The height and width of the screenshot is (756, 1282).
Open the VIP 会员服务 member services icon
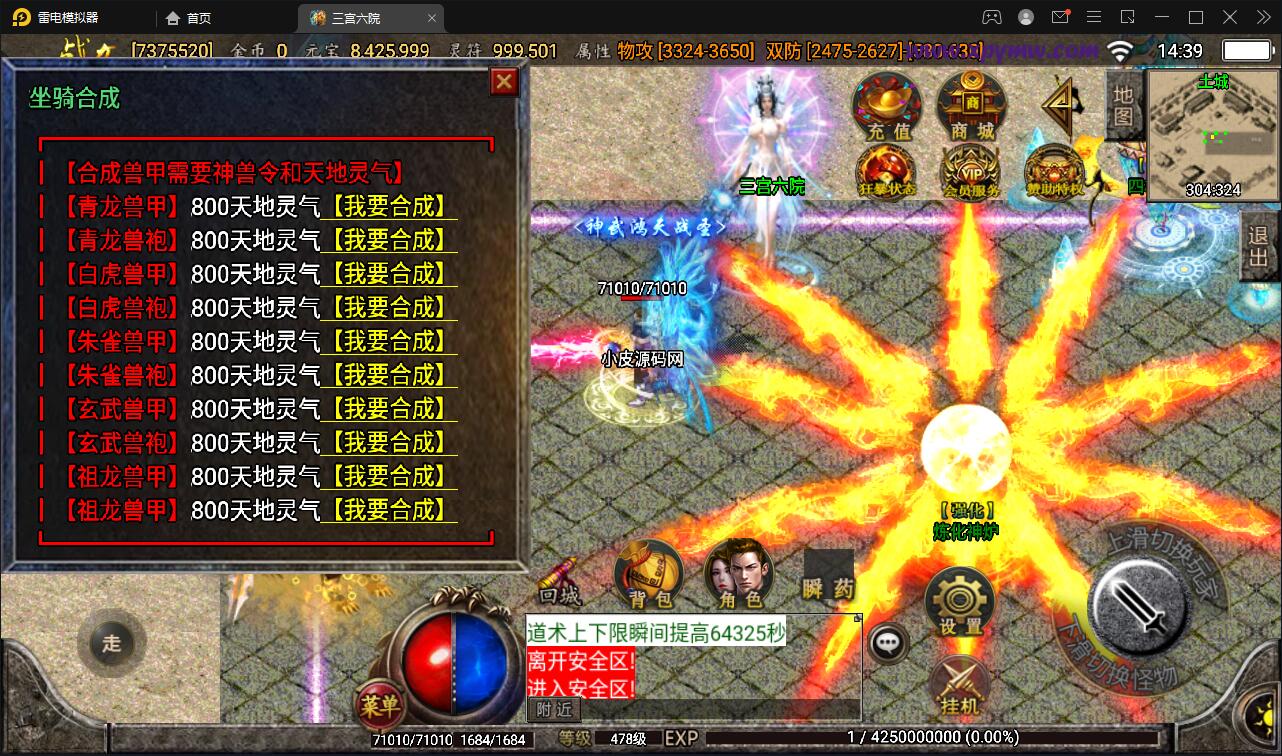(x=969, y=170)
